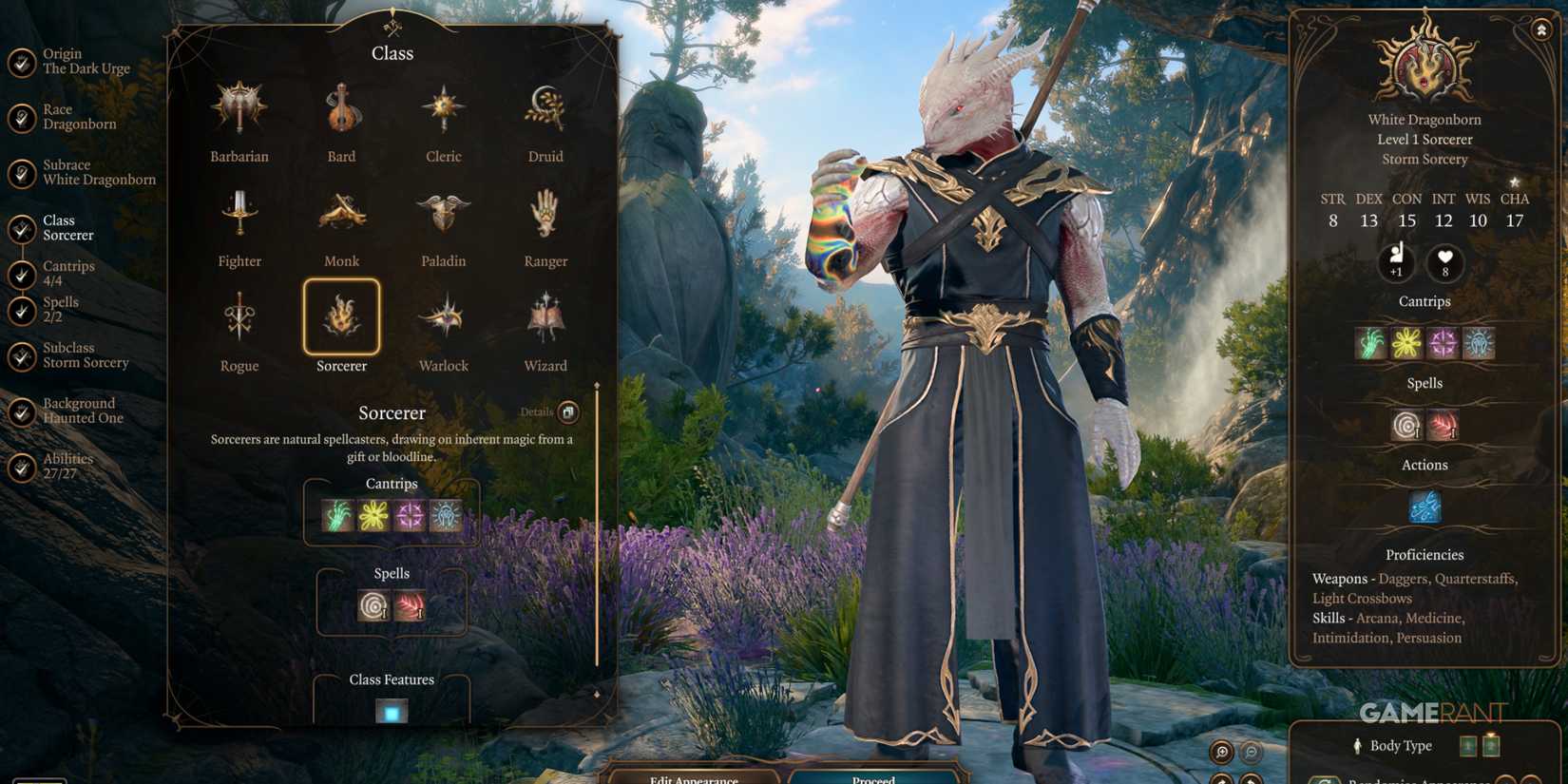Click the purple cantrip icon in right panel
Viewport: 1568px width, 784px height.
(1443, 343)
